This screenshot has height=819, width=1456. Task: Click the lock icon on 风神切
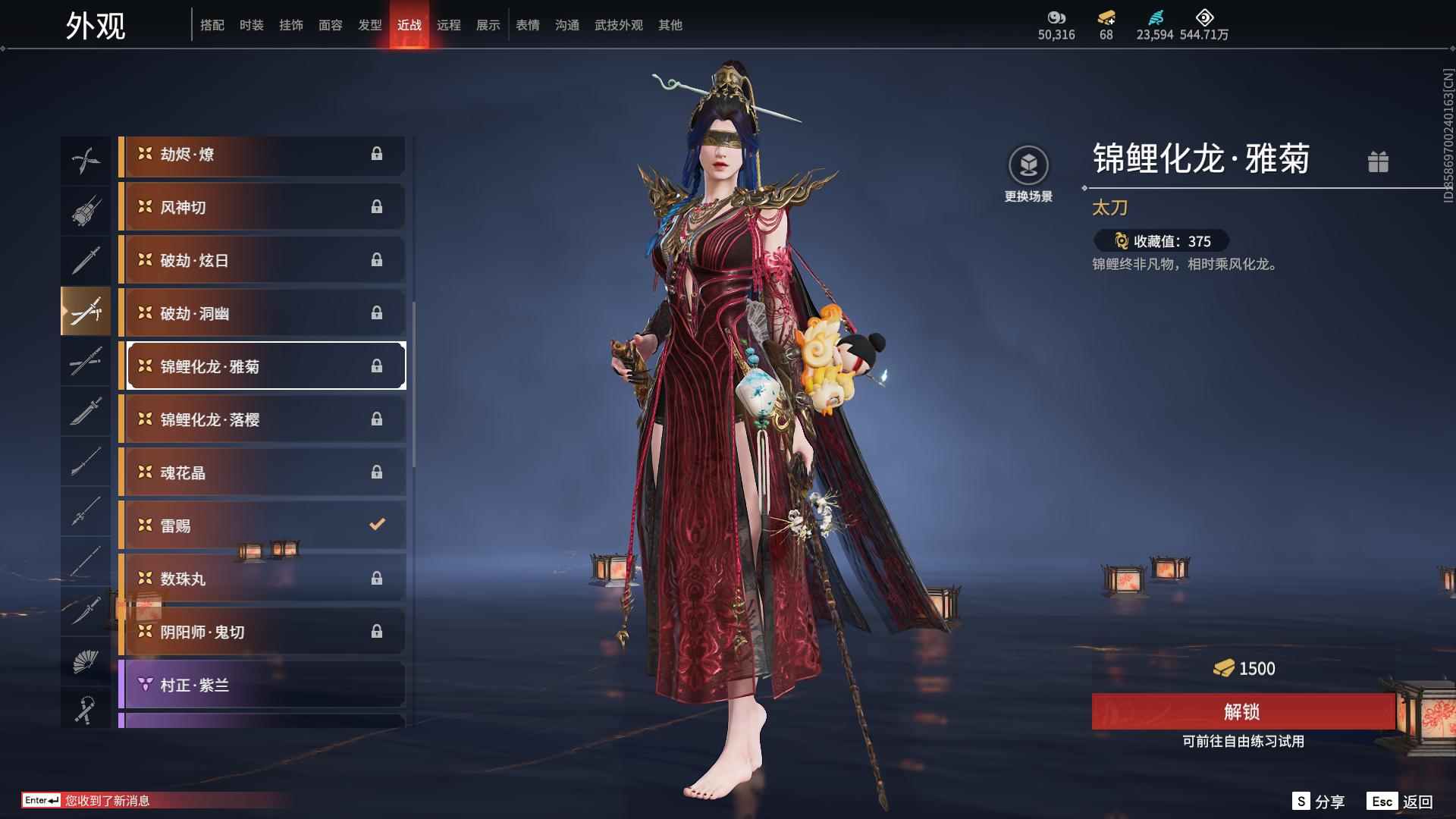tap(377, 206)
